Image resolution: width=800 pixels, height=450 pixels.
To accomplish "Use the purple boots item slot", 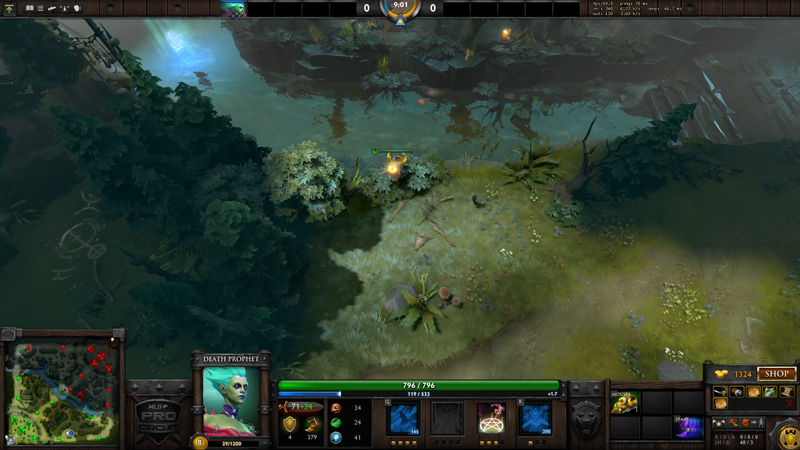I will click(689, 427).
